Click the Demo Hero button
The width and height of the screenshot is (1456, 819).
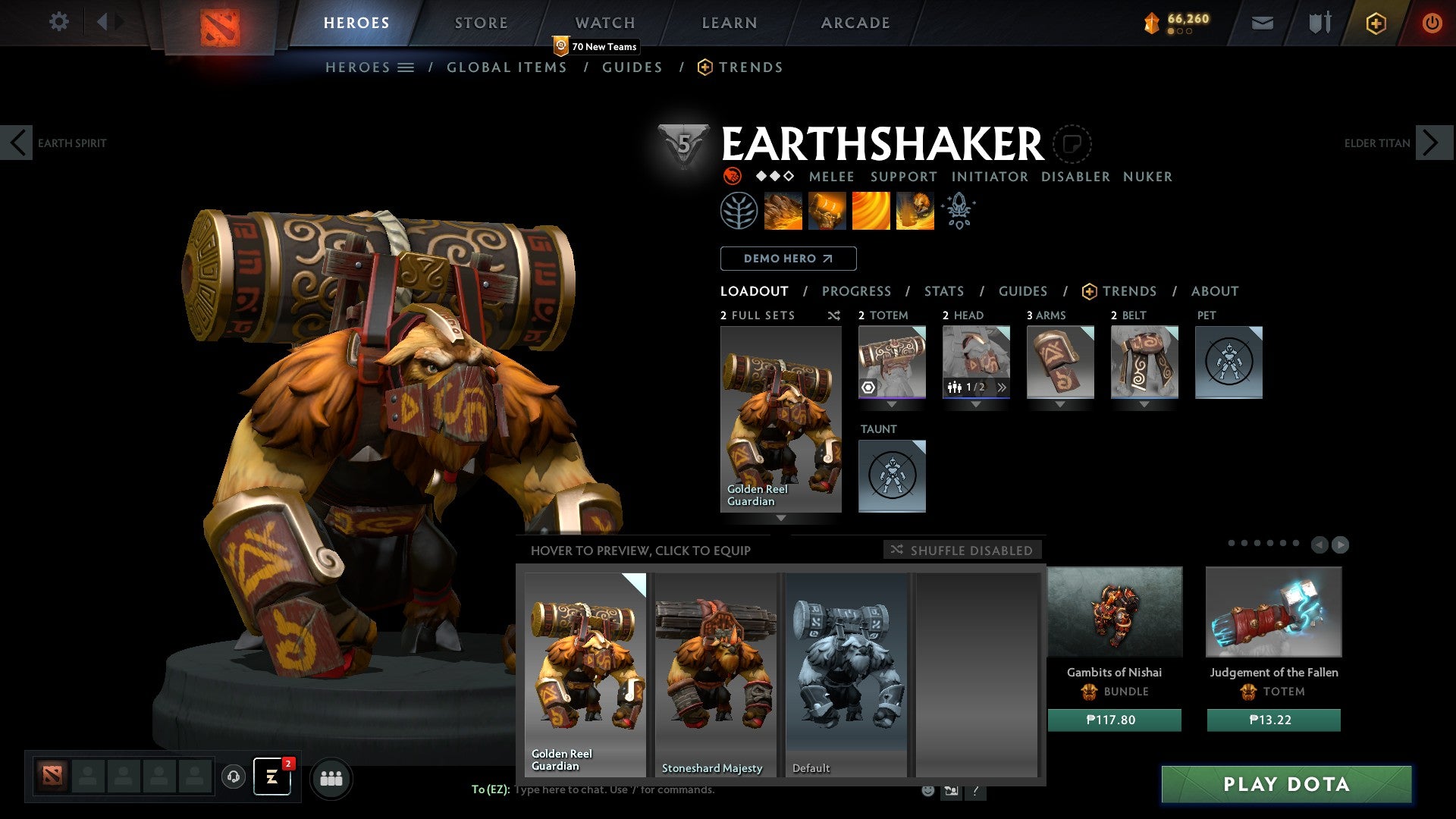coord(788,259)
